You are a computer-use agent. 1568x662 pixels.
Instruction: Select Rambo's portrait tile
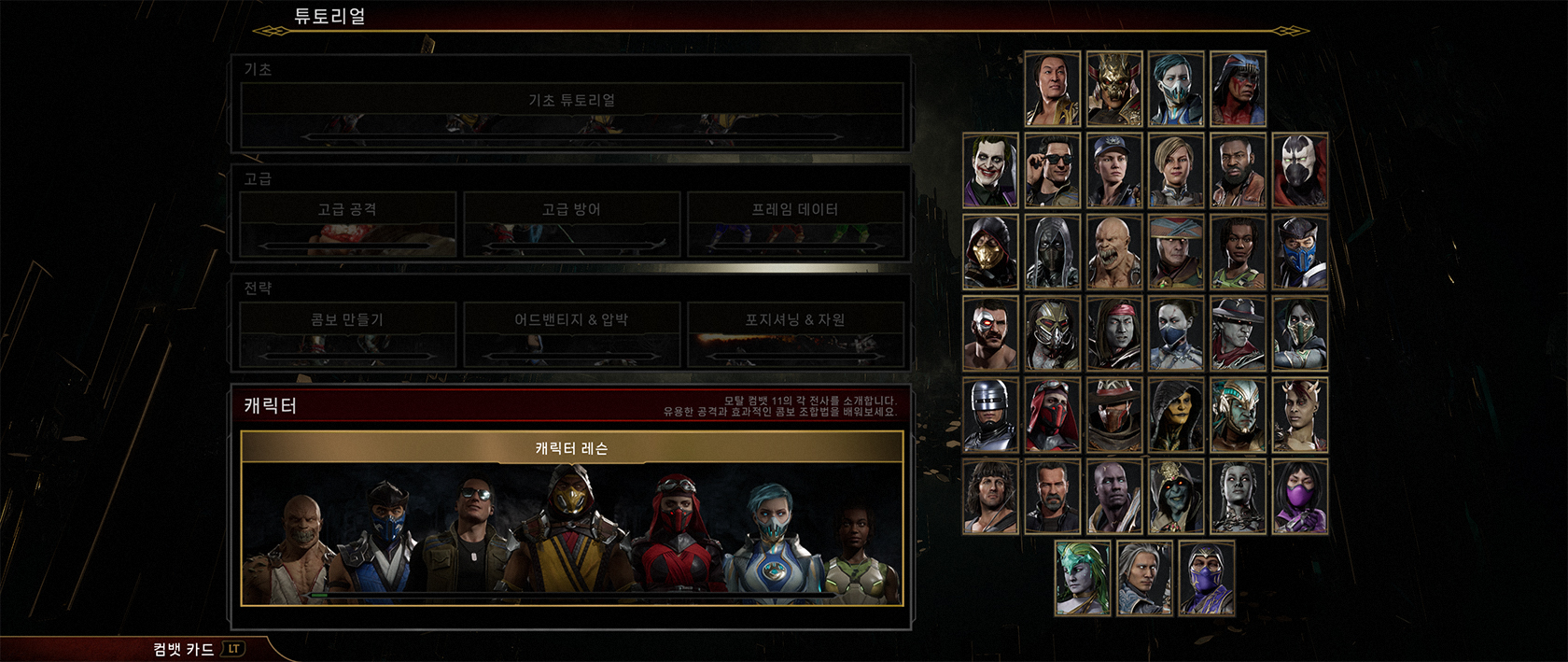990,497
